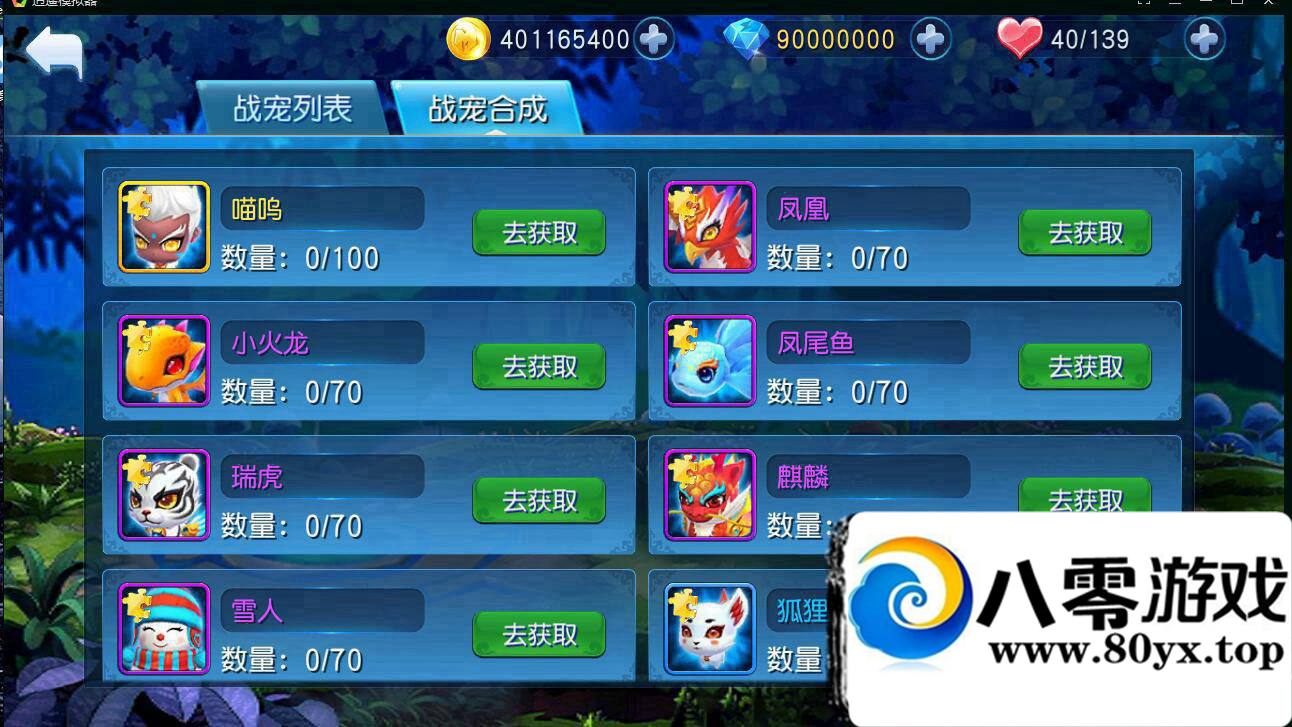Switch to the 战宠列表 tab

pos(291,108)
